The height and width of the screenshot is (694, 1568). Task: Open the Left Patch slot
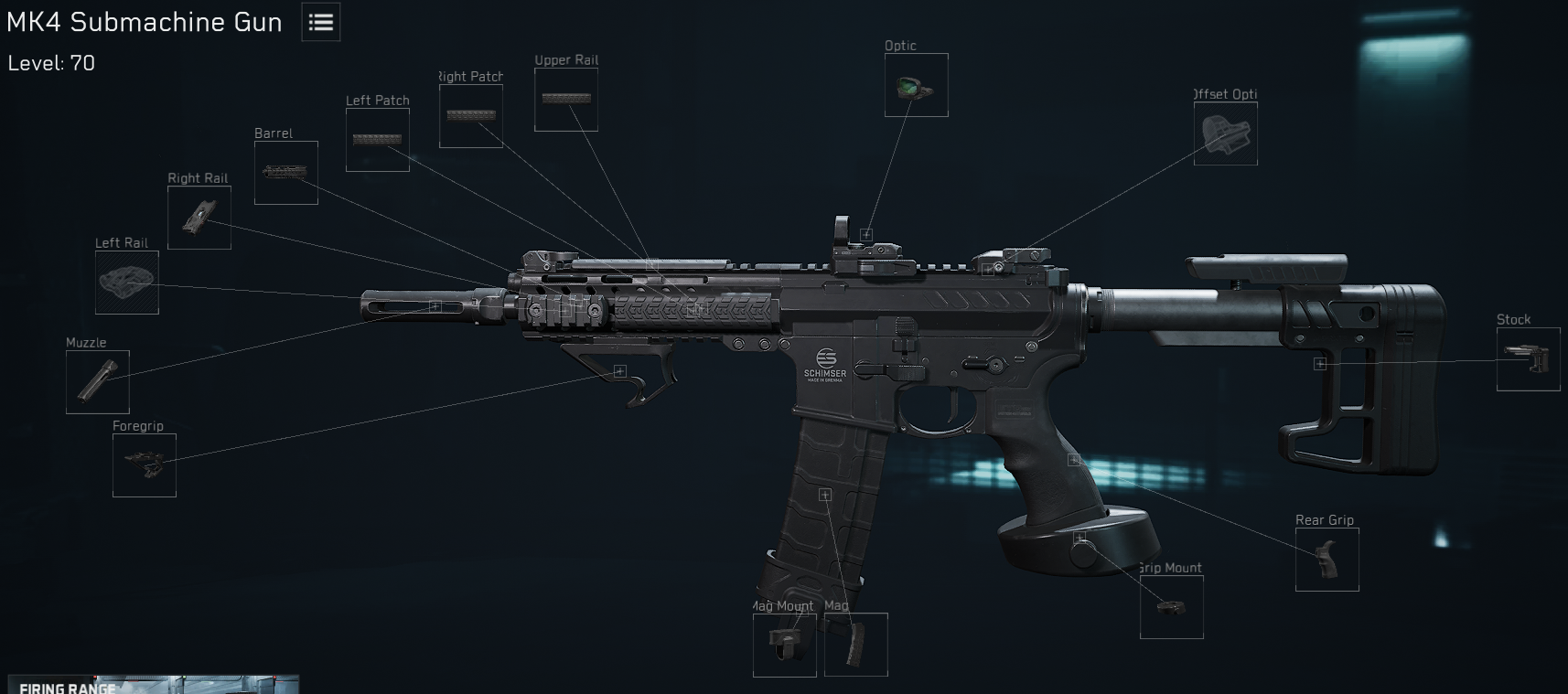tap(377, 140)
